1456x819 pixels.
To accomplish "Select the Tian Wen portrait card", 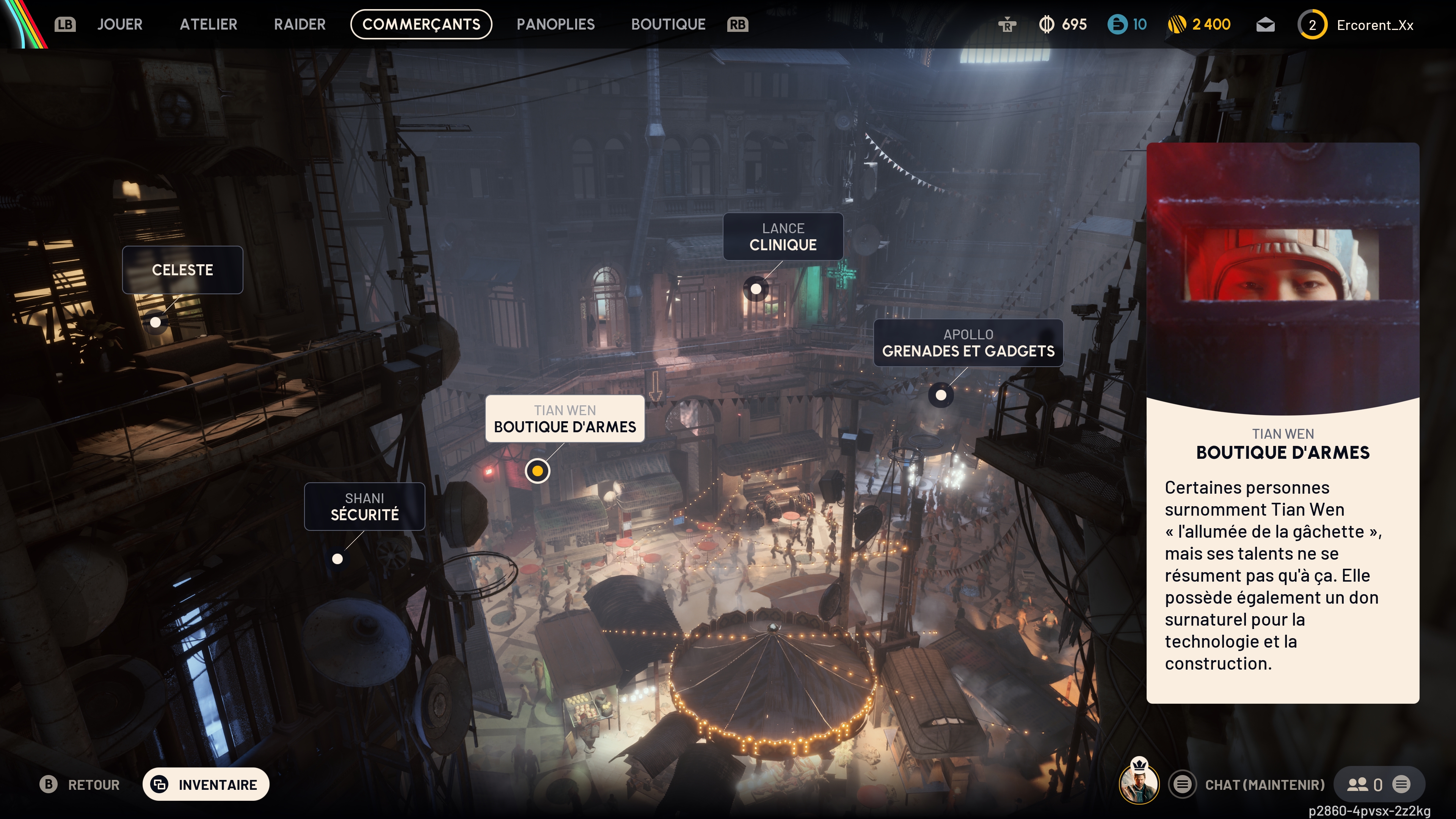I will point(1282,277).
